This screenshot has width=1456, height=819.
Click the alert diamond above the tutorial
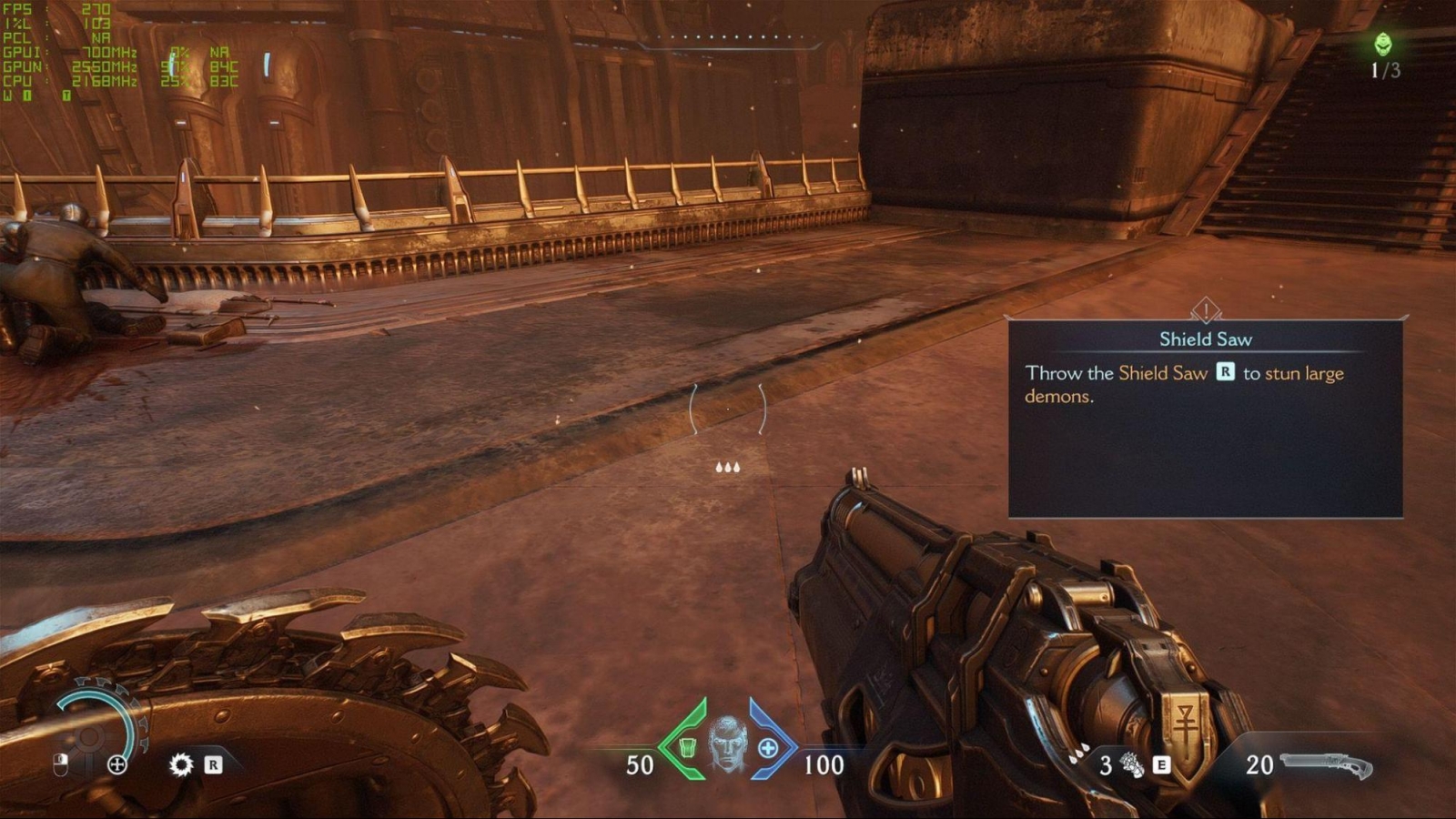(x=1206, y=310)
